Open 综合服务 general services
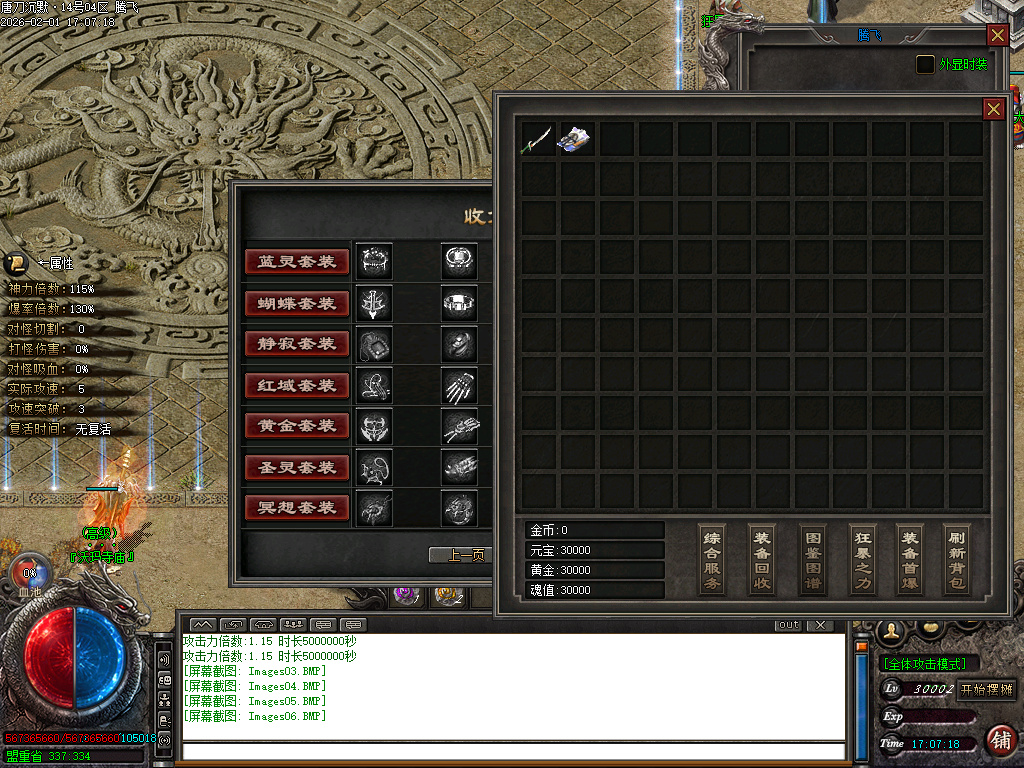The width and height of the screenshot is (1024, 768). pos(712,559)
